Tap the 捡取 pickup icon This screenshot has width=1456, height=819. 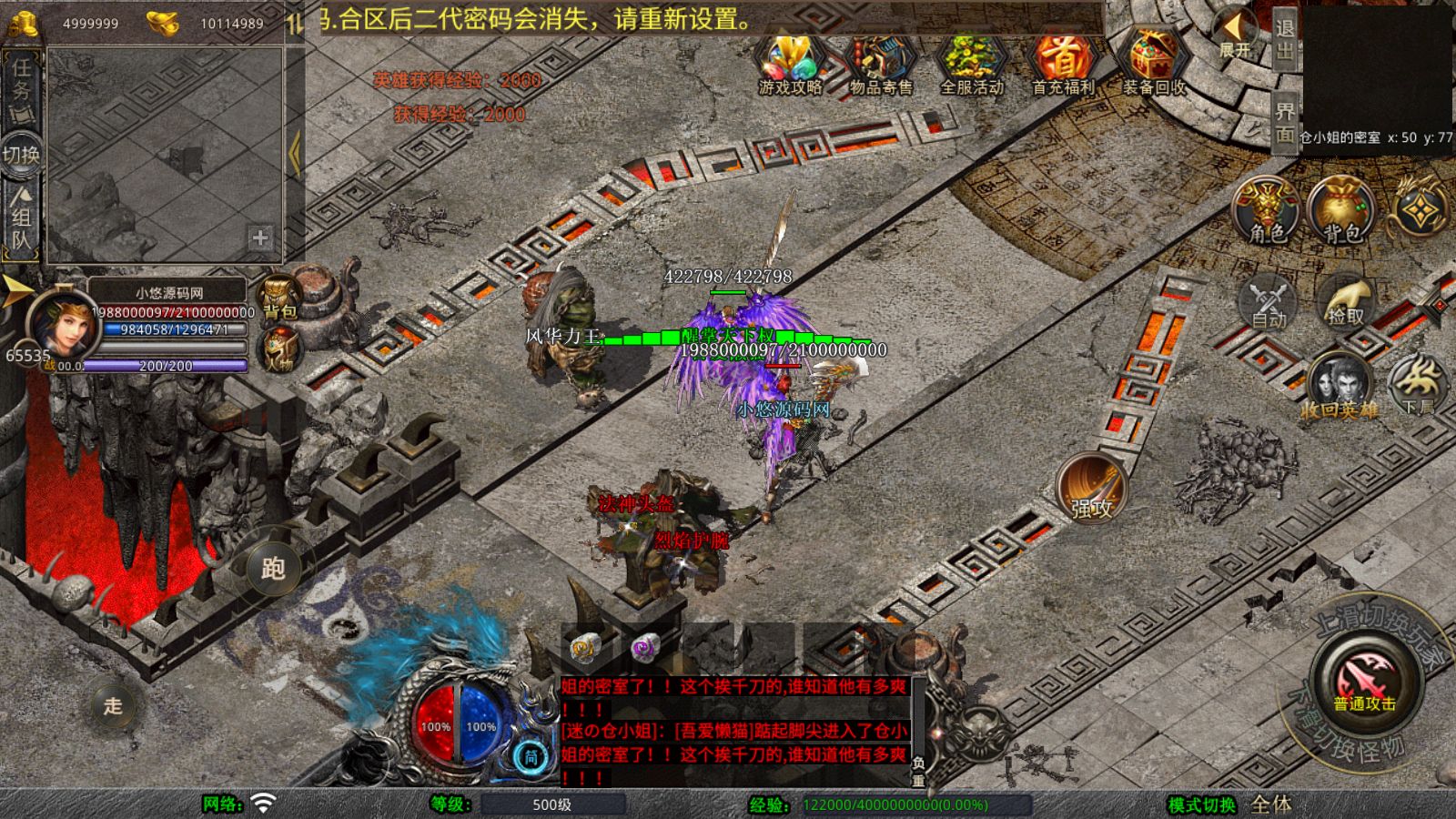click(1345, 300)
